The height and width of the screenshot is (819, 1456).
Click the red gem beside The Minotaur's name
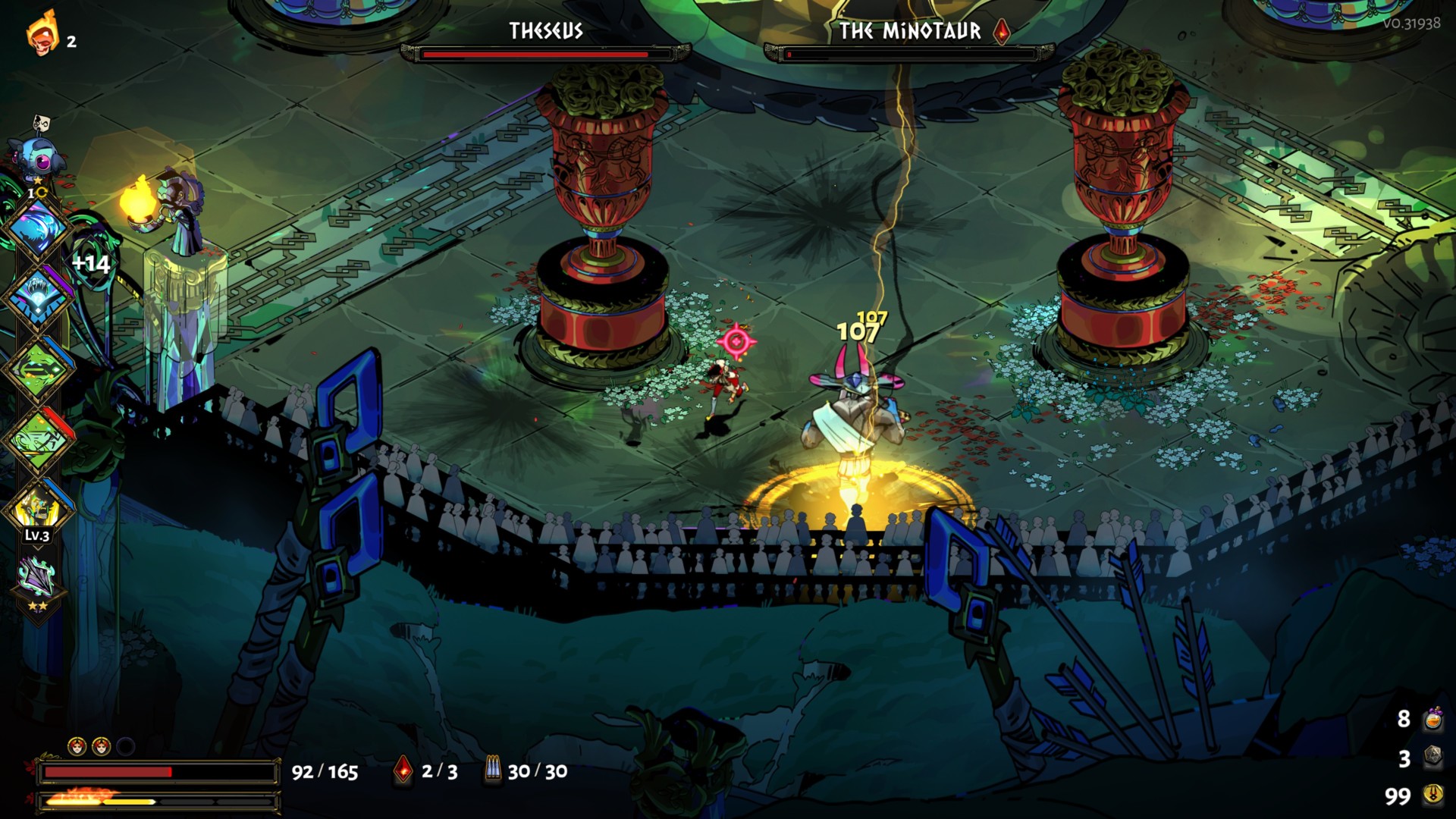coord(1002,31)
